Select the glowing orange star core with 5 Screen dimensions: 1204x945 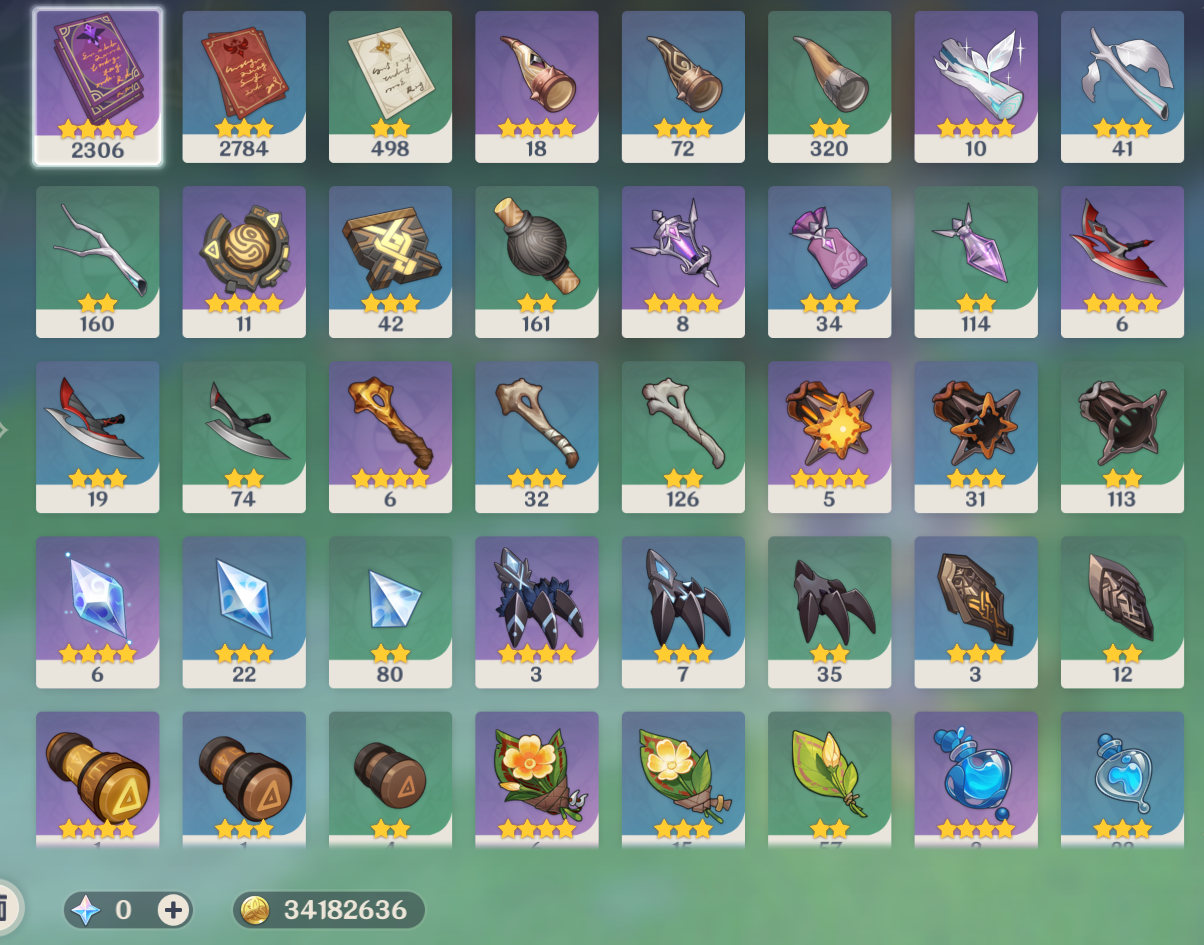pyautogui.click(x=829, y=436)
